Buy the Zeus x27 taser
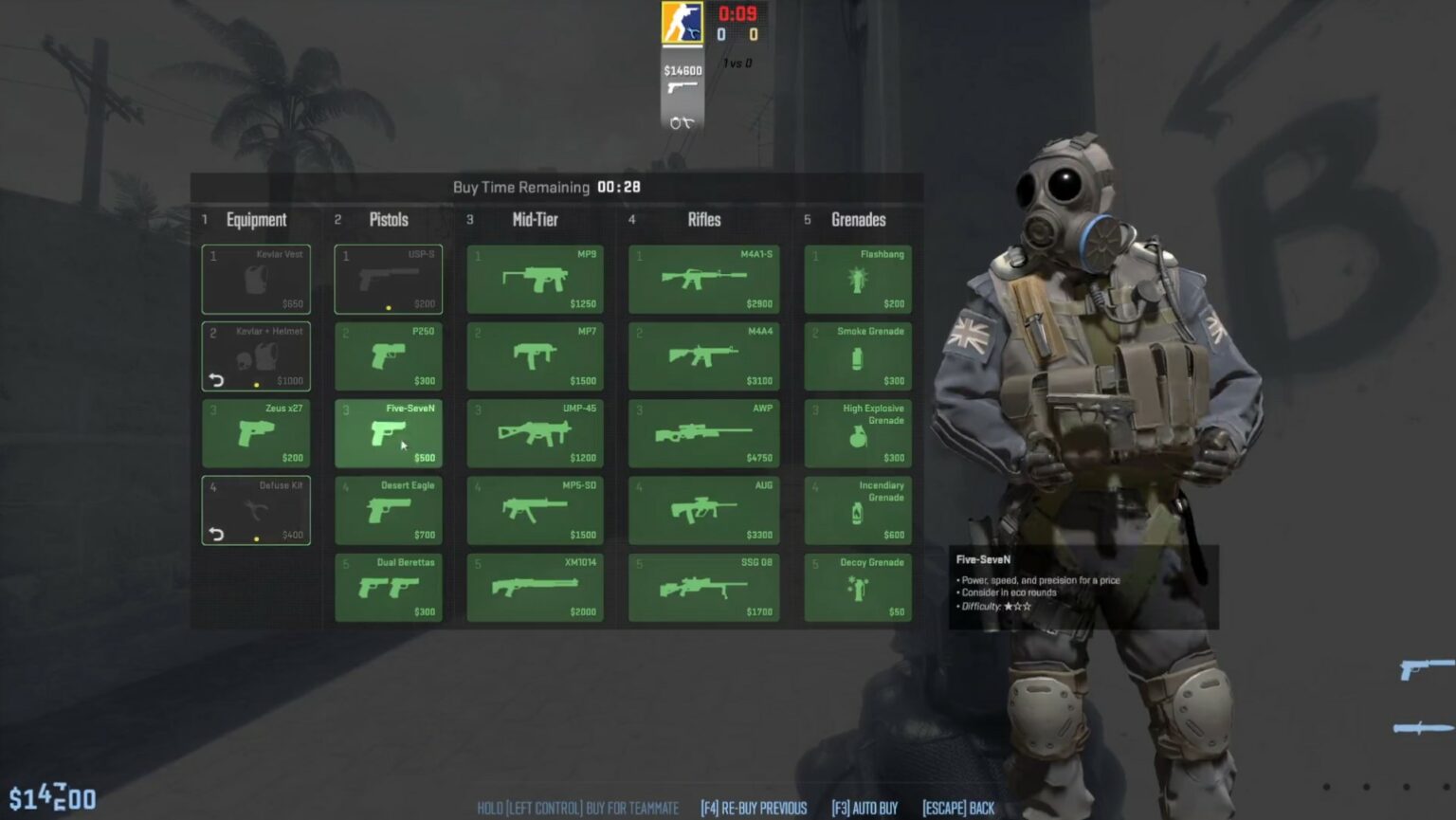 [x=256, y=432]
